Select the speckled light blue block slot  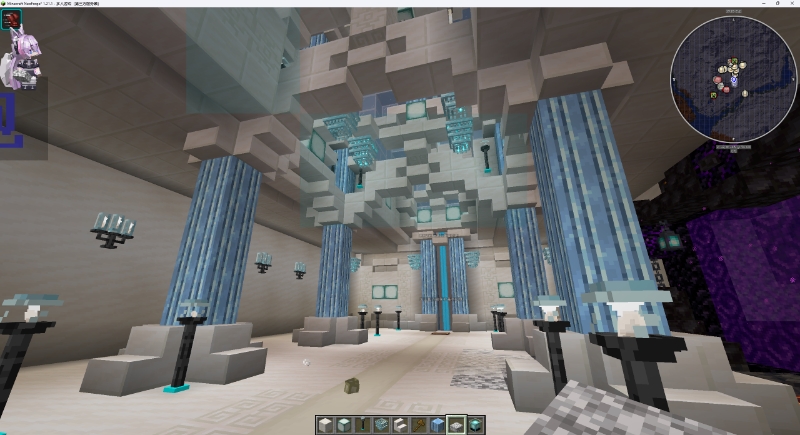[384, 425]
